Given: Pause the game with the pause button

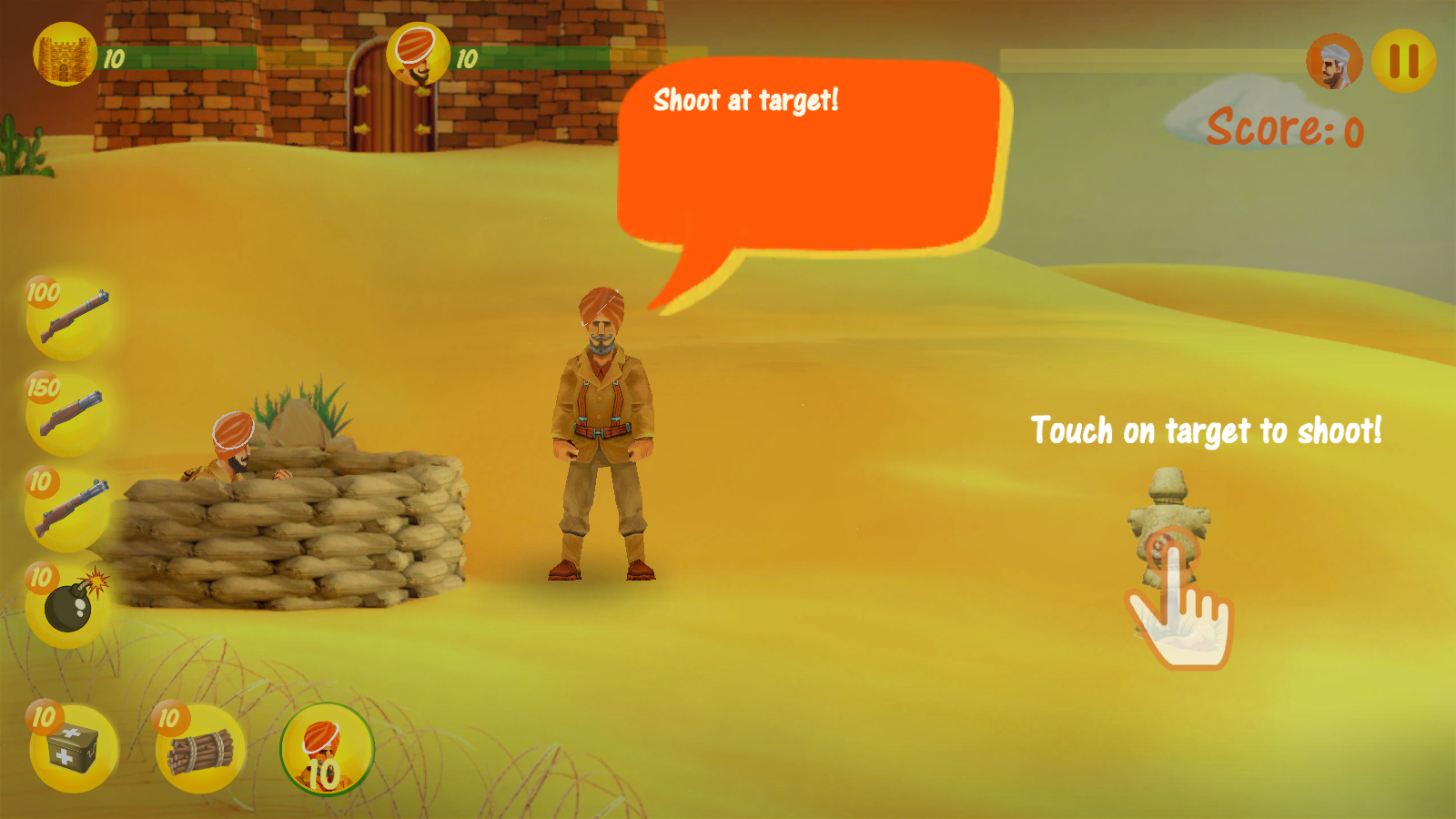Looking at the screenshot, I should coord(1403,61).
